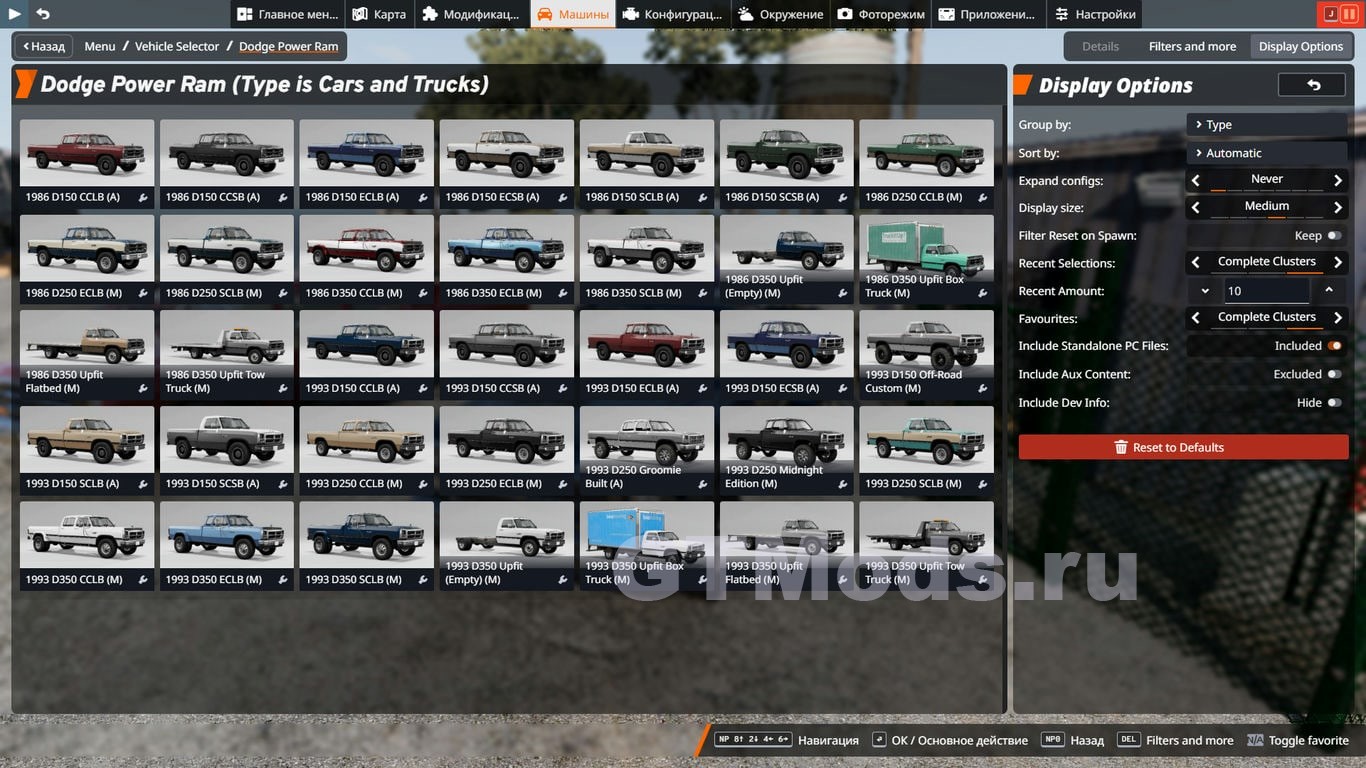Go back with the Назад button
1366x768 pixels.
pyautogui.click(x=44, y=46)
